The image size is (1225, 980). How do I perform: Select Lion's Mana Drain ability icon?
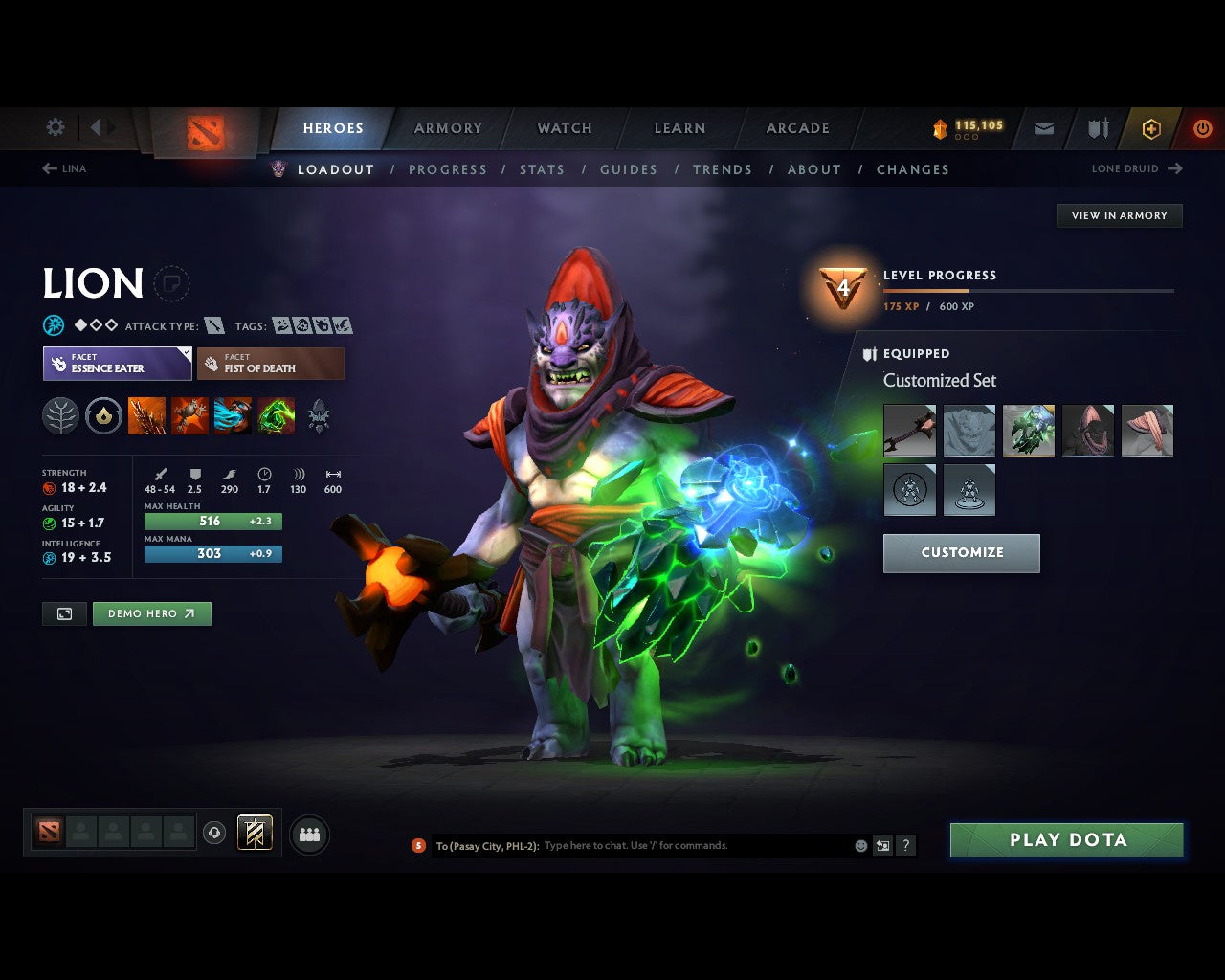point(233,415)
